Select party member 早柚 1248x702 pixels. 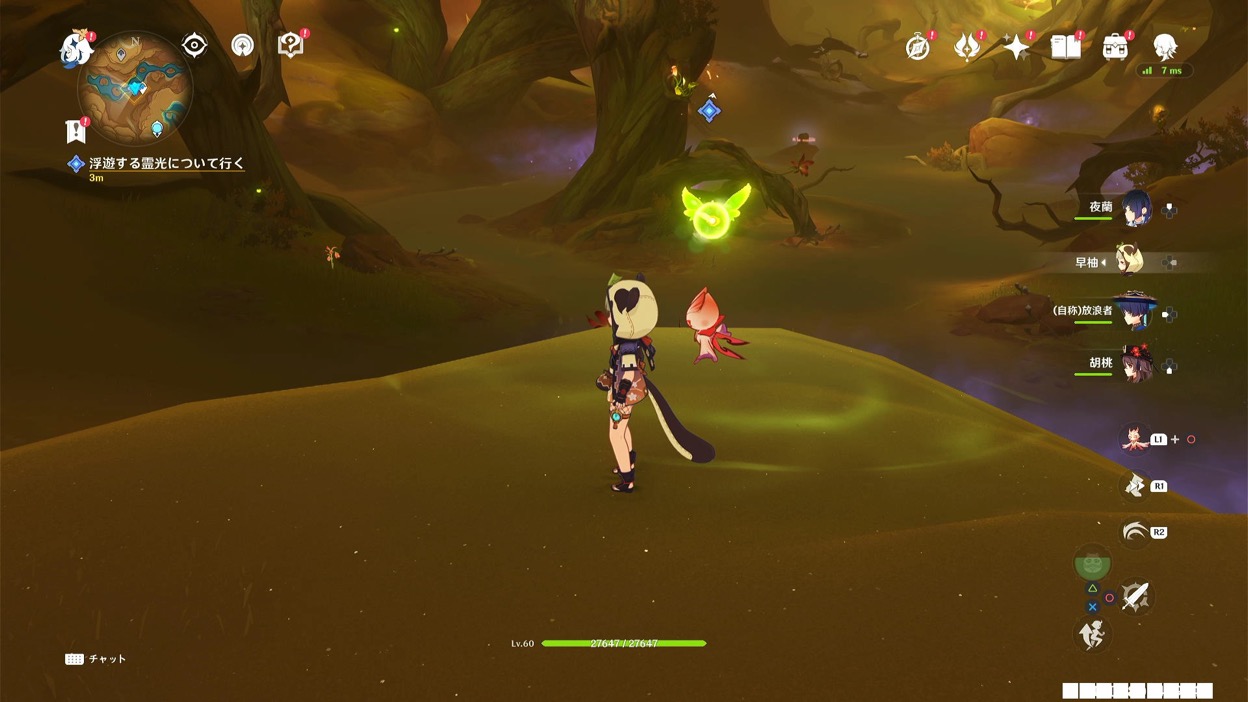1131,262
